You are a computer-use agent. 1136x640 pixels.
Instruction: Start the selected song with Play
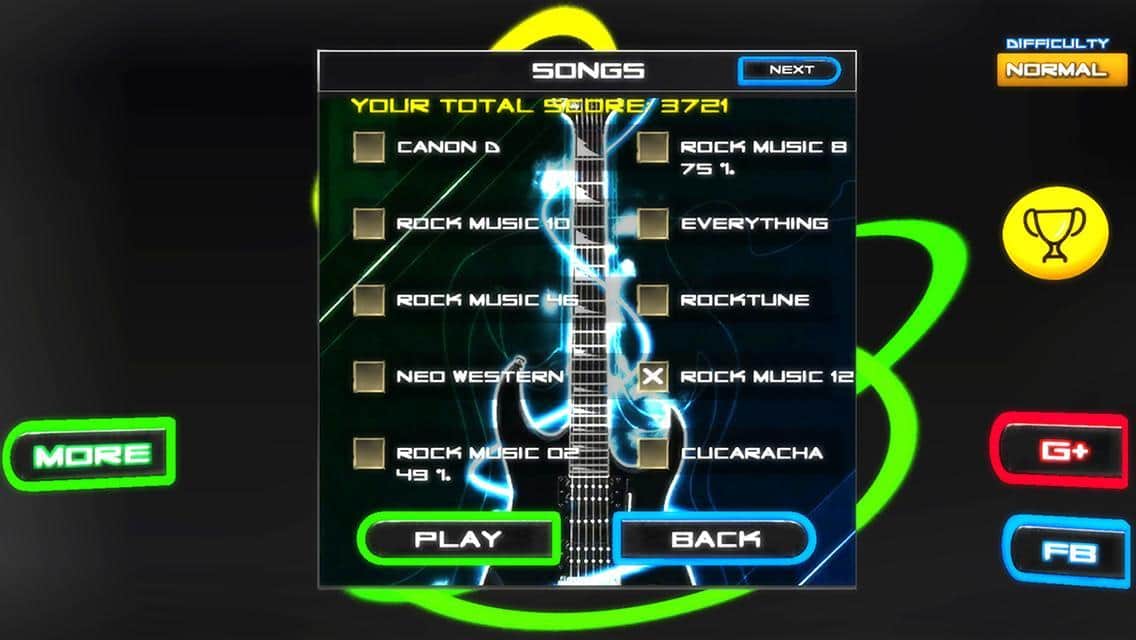458,539
